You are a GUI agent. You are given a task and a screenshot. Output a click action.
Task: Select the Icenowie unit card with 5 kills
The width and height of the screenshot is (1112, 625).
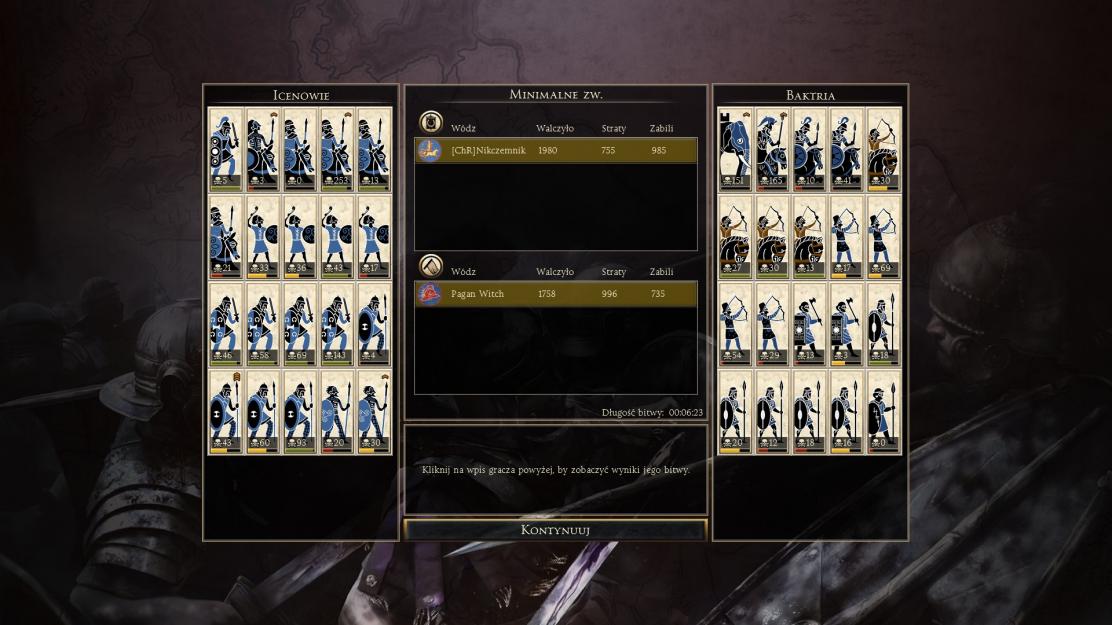point(226,148)
